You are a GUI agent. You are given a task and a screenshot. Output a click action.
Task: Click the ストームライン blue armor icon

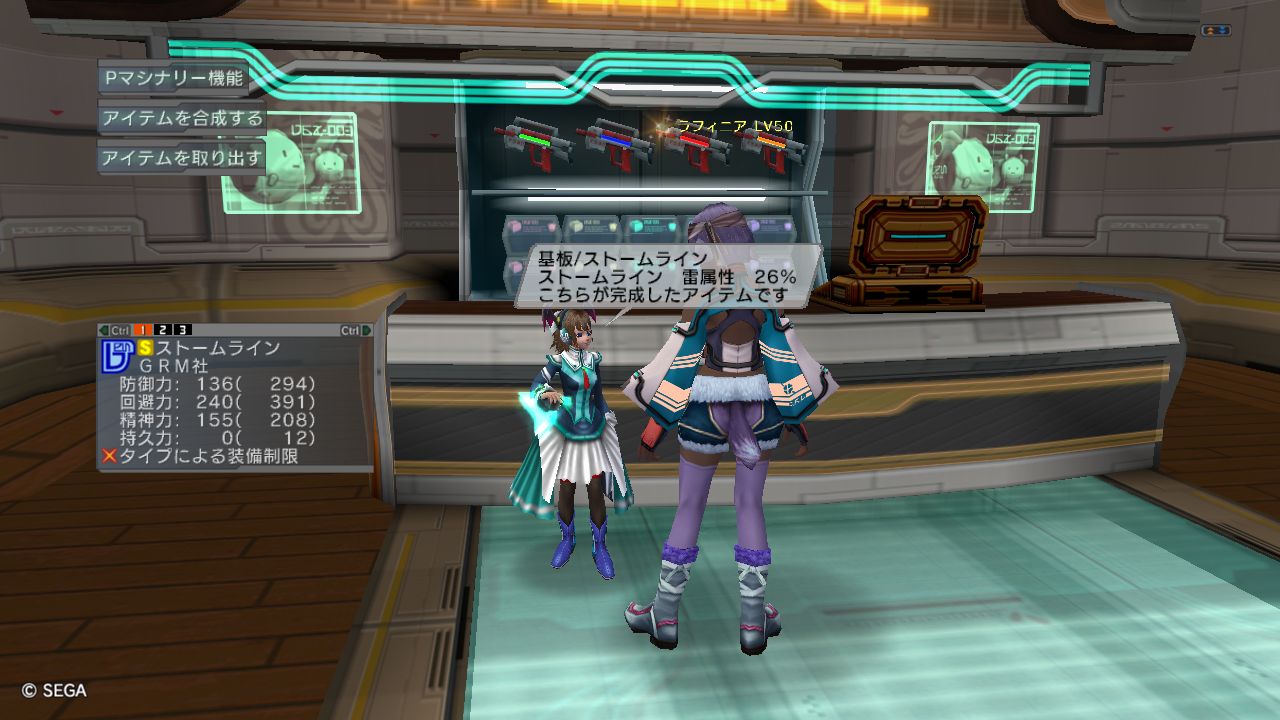[117, 355]
